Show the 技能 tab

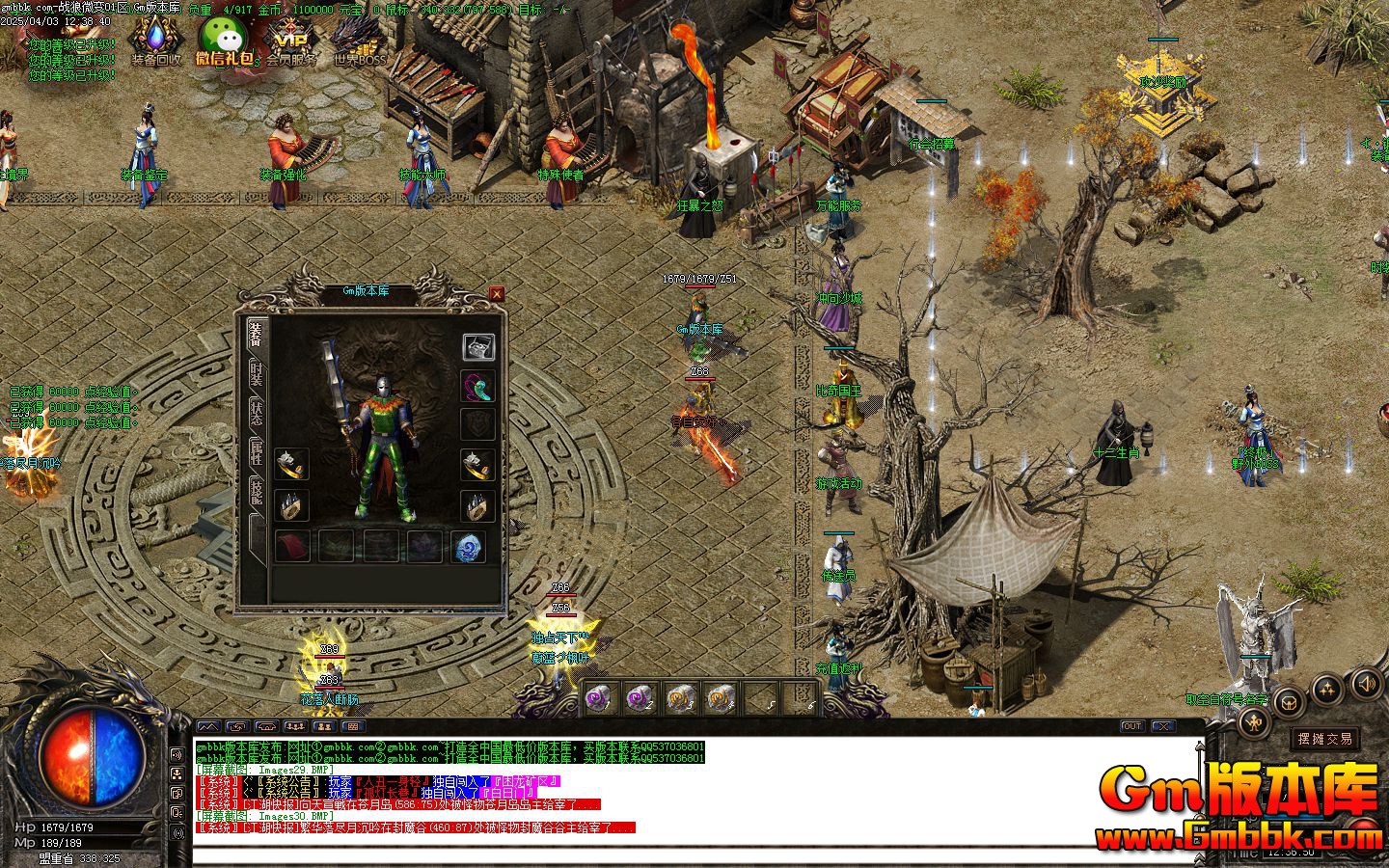click(x=256, y=490)
